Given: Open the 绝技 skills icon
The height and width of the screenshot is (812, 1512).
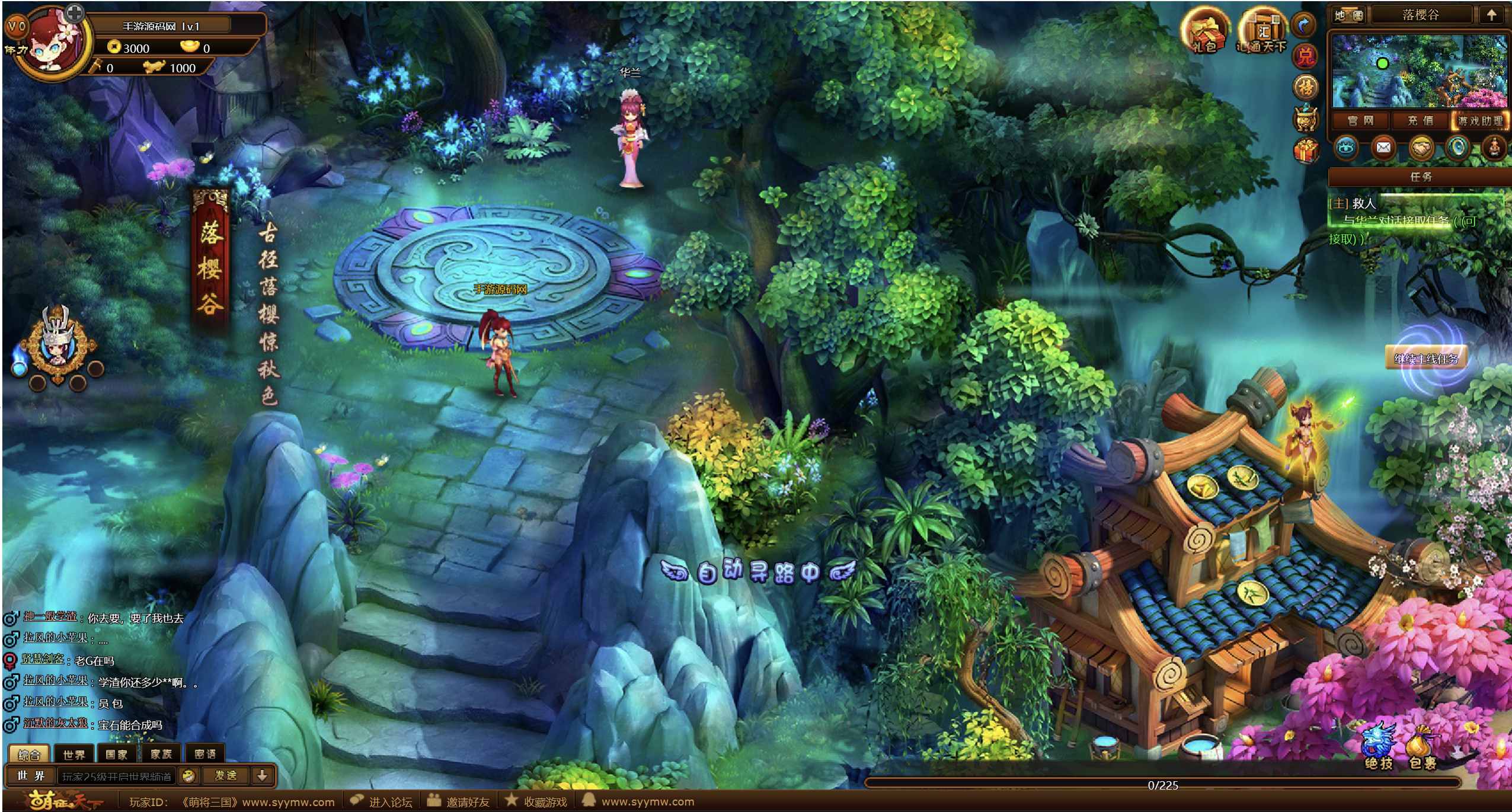Looking at the screenshot, I should click(x=1379, y=750).
